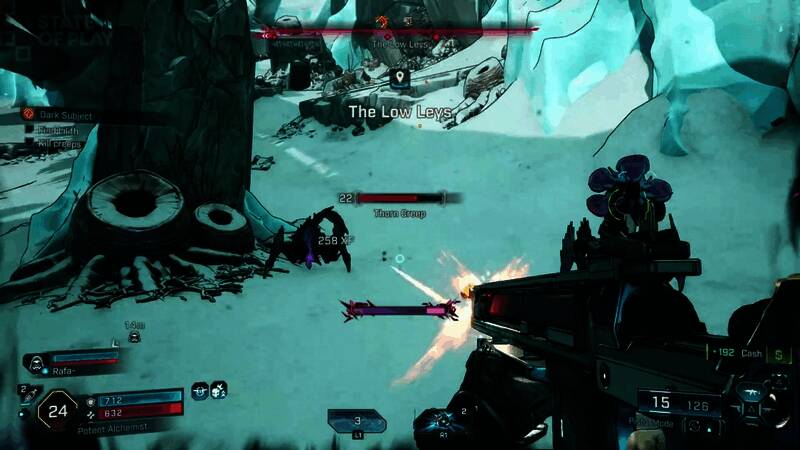Use the repkit syringe icon
Screen dimensions: 800x450
click(27, 397)
